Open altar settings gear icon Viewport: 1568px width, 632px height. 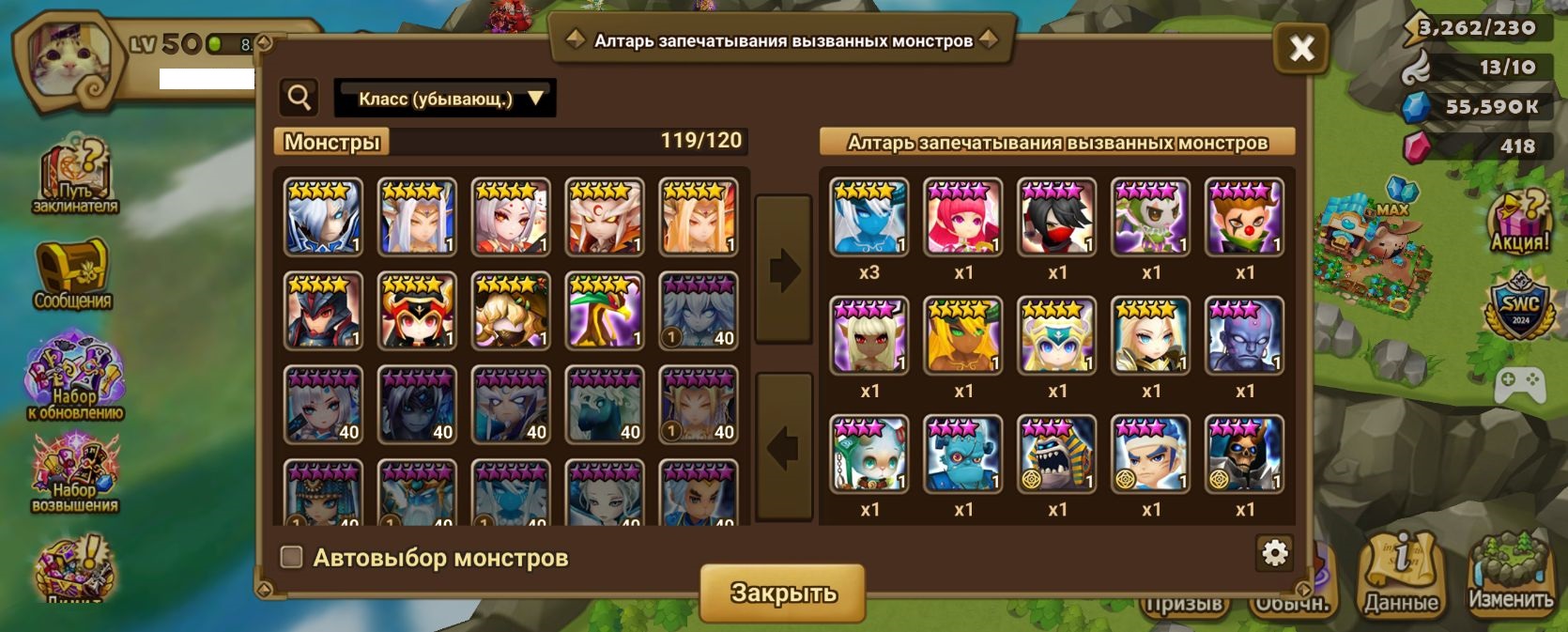coord(1274,553)
